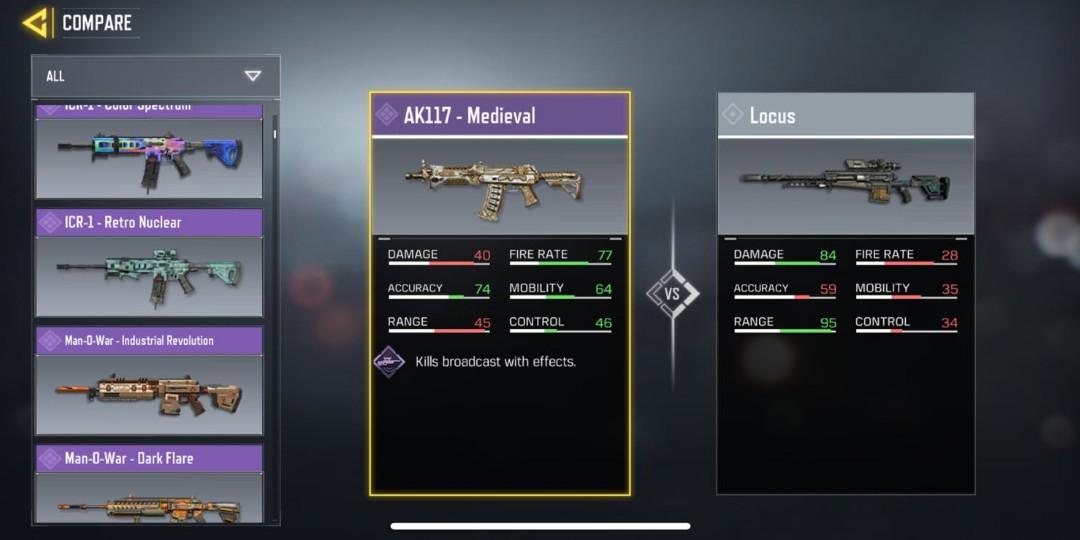Click the AK117 - Medieval comparison card

click(x=500, y=292)
